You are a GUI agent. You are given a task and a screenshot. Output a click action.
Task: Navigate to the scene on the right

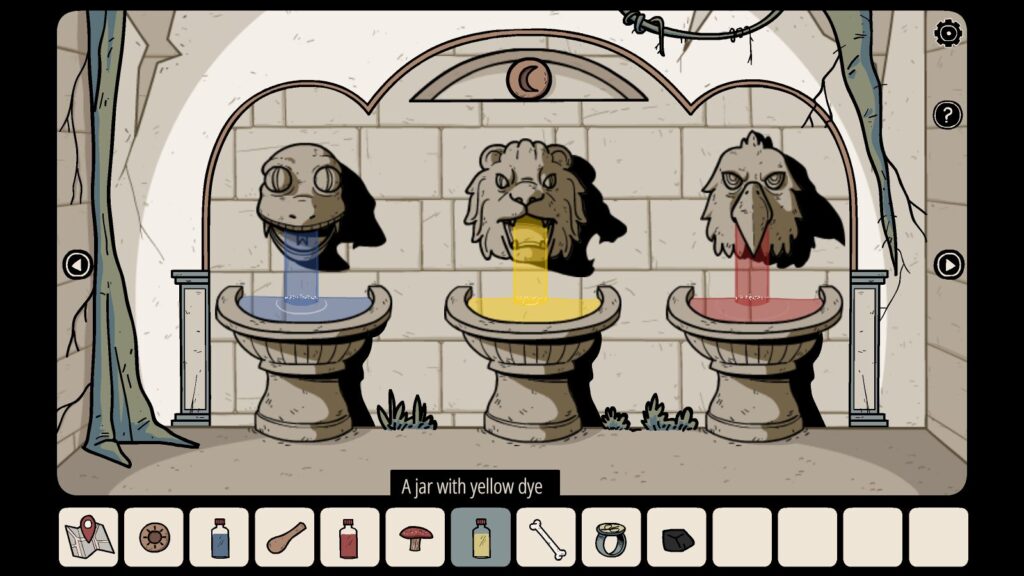point(948,265)
